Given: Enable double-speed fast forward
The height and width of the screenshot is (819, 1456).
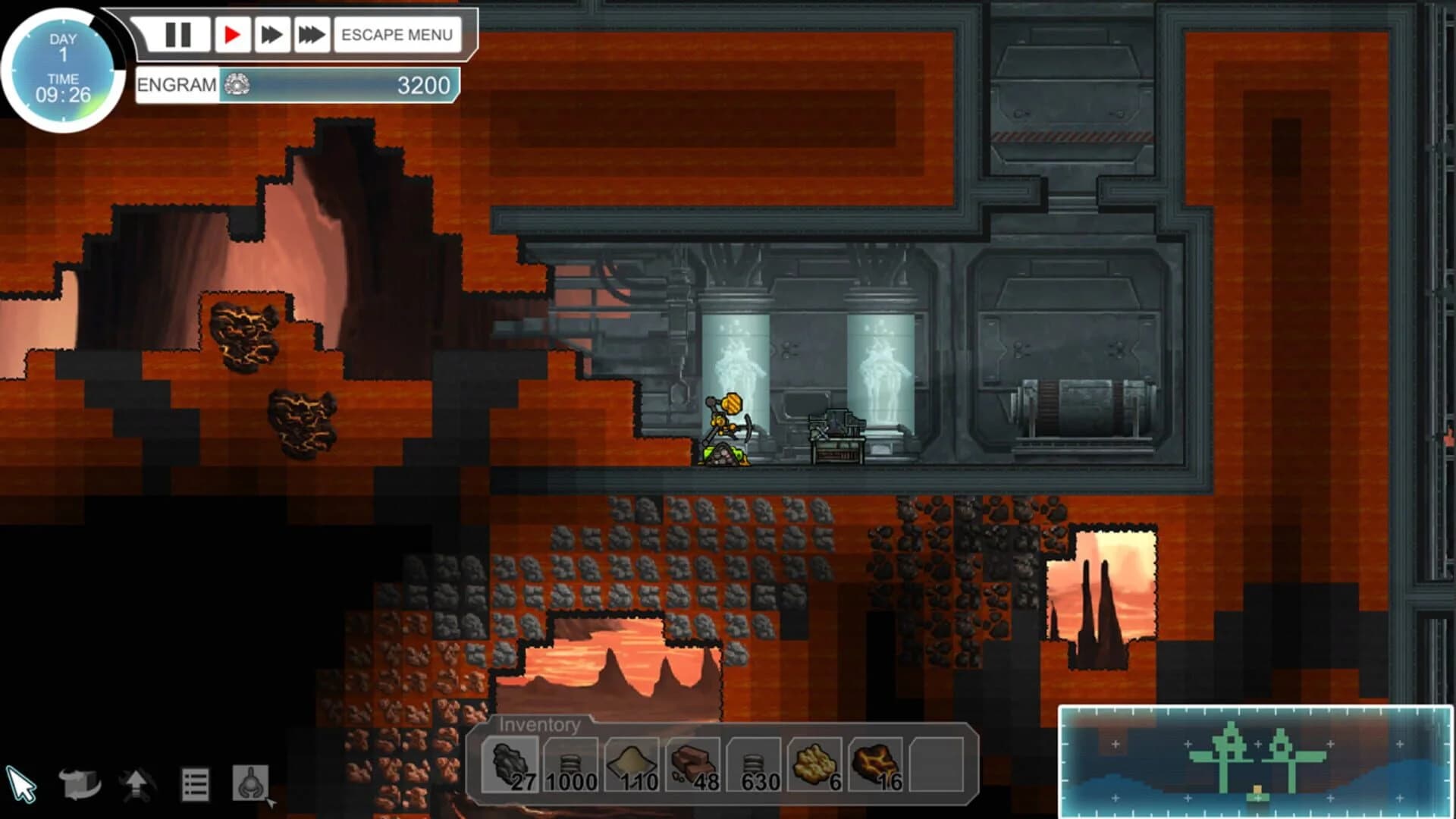Looking at the screenshot, I should [x=271, y=34].
